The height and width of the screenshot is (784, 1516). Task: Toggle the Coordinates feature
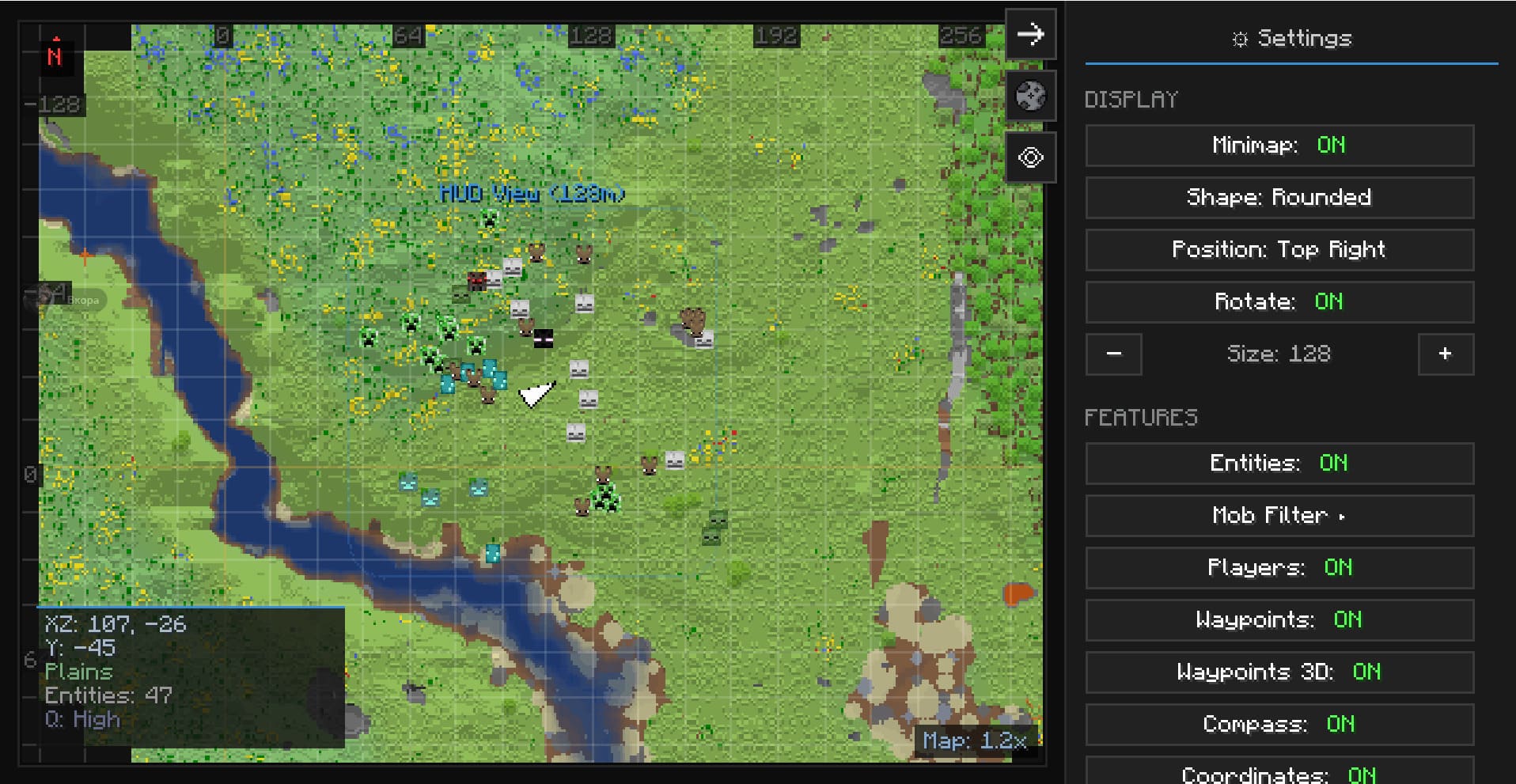click(x=1279, y=772)
